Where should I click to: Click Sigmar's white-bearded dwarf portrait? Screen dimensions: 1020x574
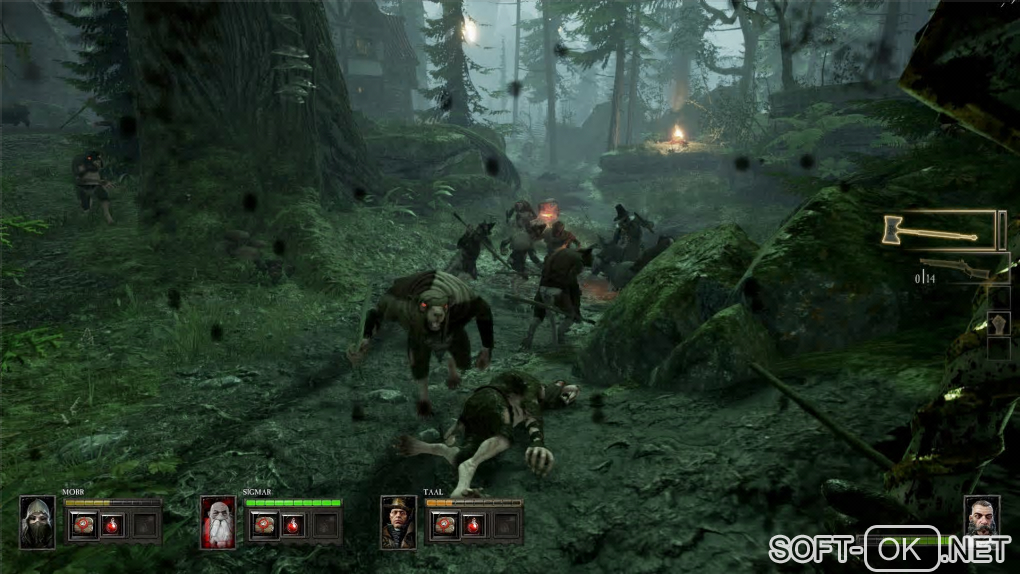pos(218,522)
